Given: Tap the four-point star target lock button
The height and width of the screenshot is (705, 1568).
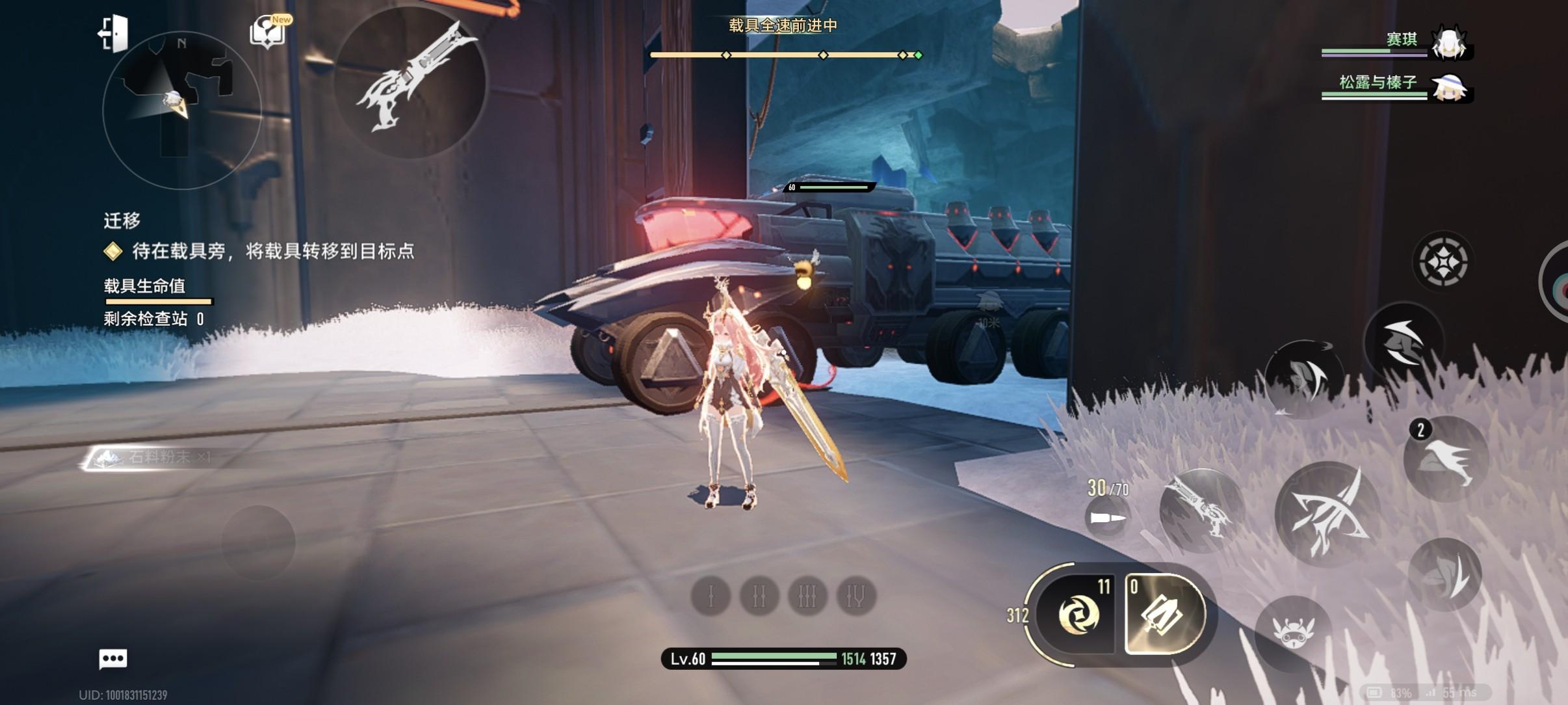Looking at the screenshot, I should [x=1443, y=262].
